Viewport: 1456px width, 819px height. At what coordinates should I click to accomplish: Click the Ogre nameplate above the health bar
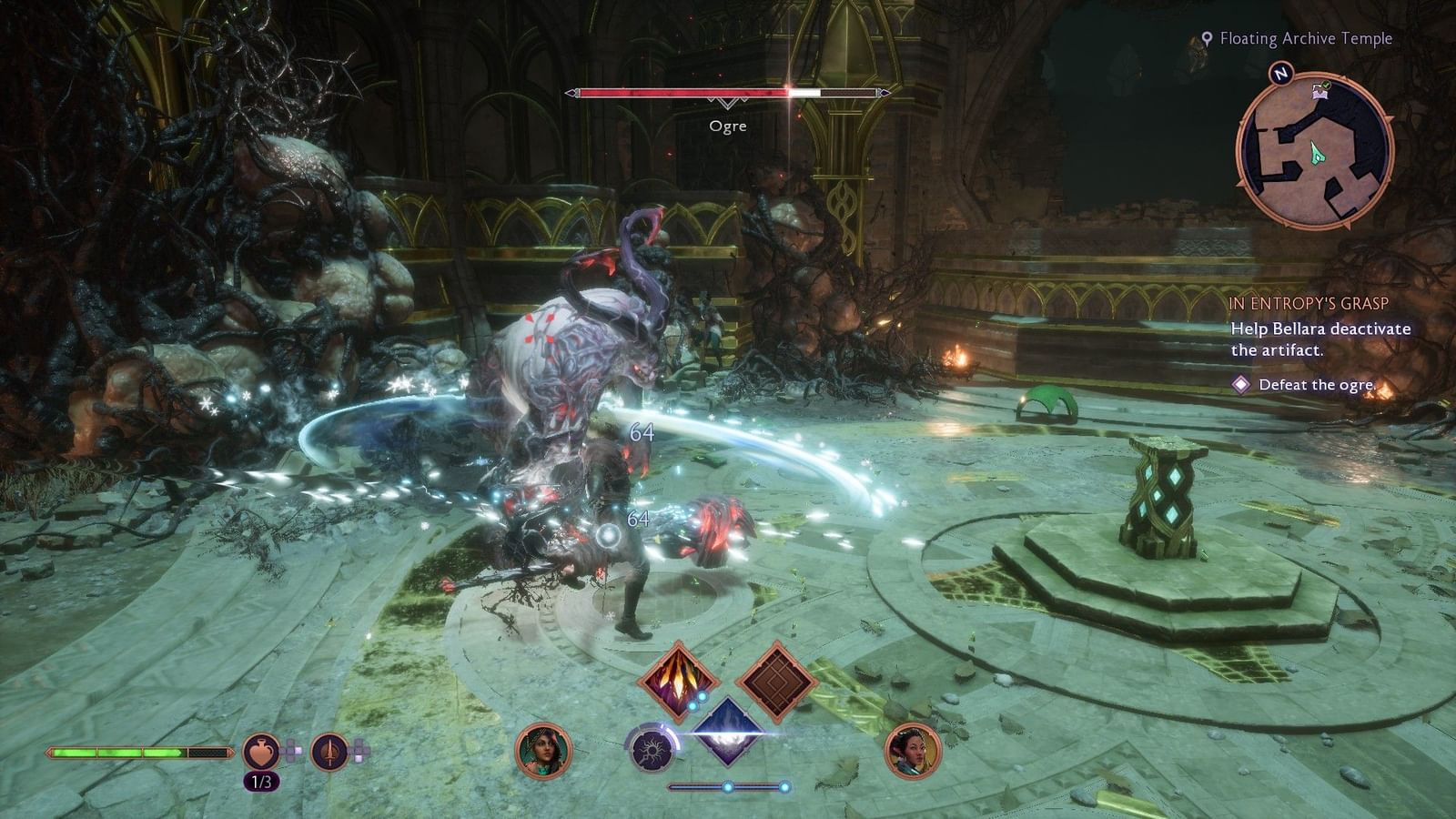point(728,126)
